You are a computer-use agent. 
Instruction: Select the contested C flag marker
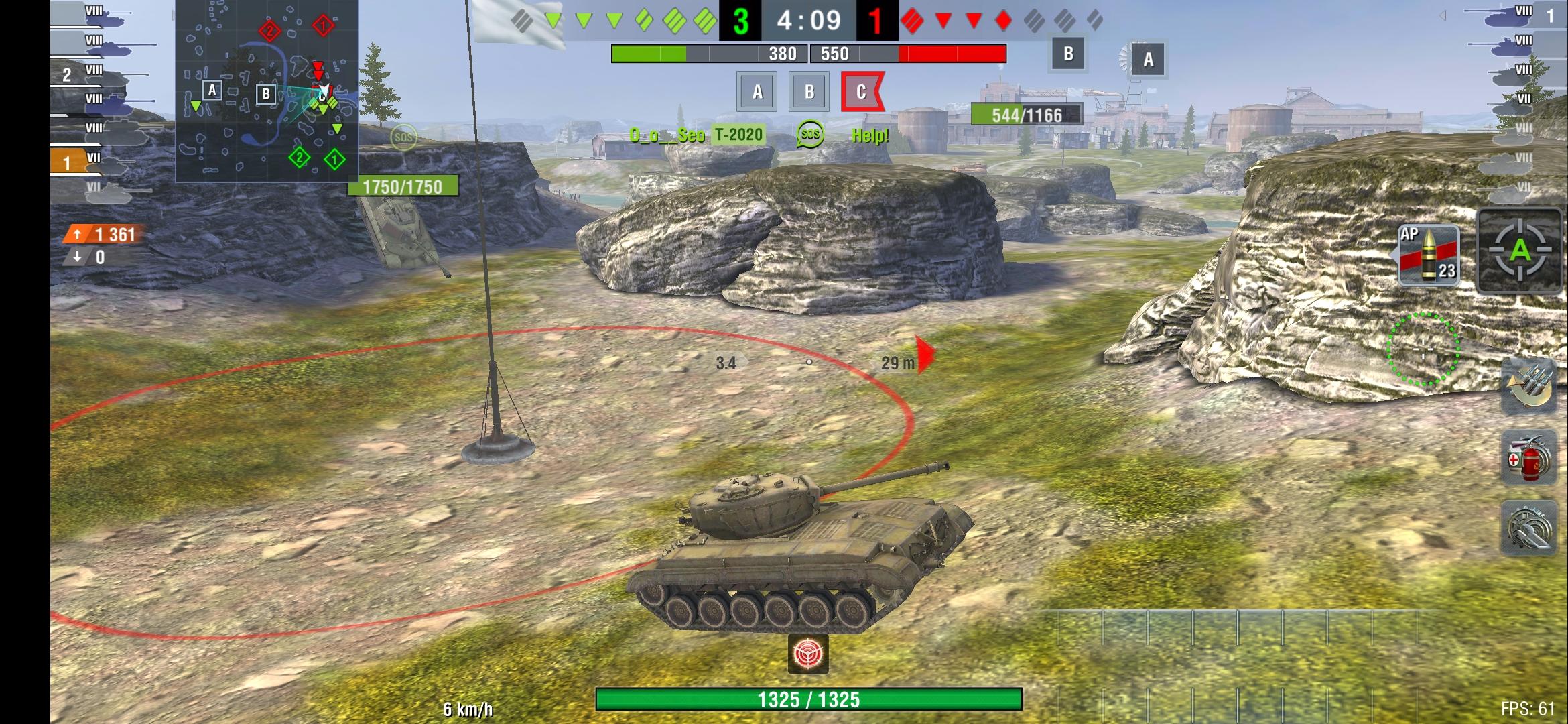pos(861,92)
